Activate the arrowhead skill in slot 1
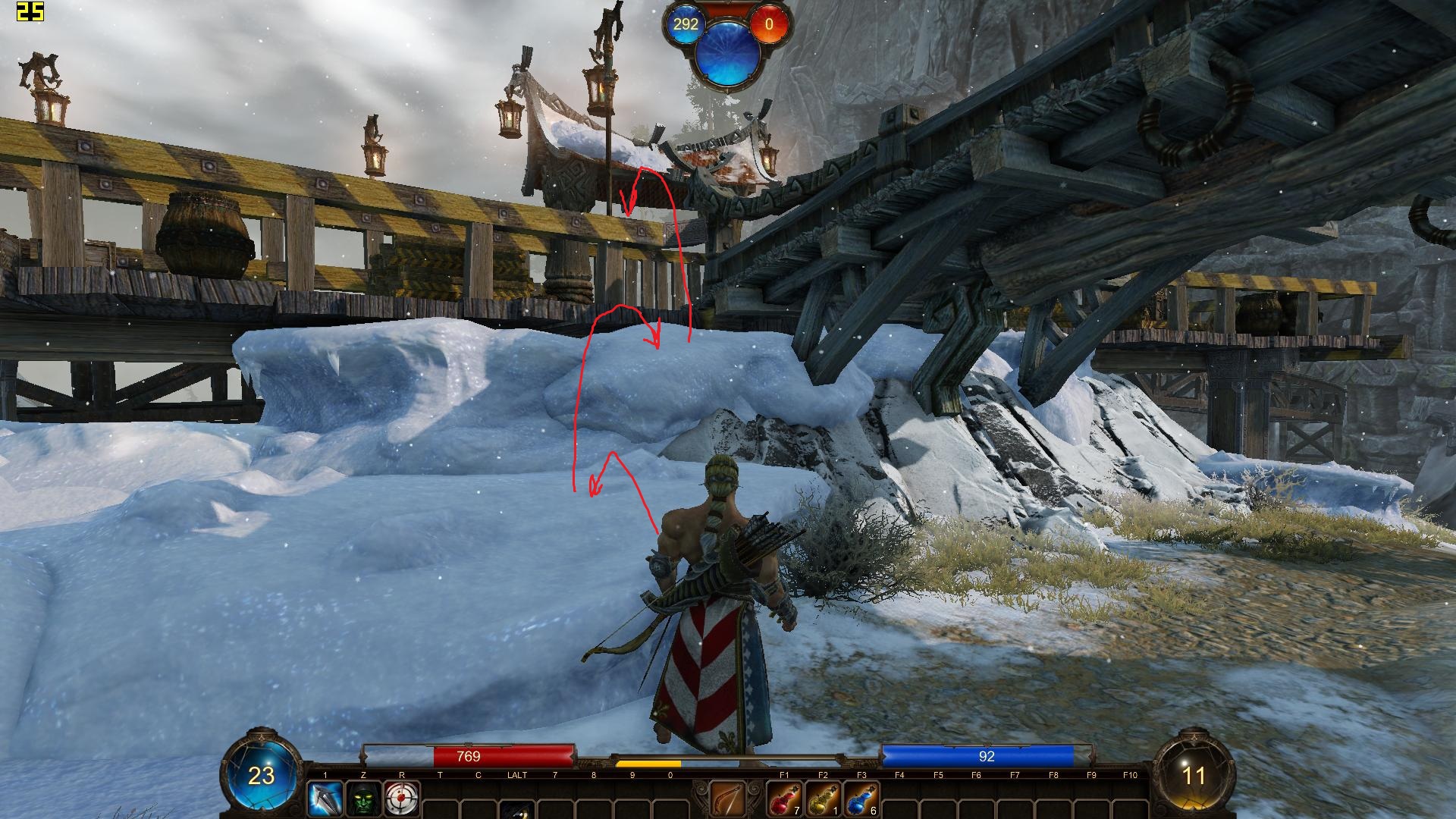This screenshot has height=819, width=1456. point(325,799)
